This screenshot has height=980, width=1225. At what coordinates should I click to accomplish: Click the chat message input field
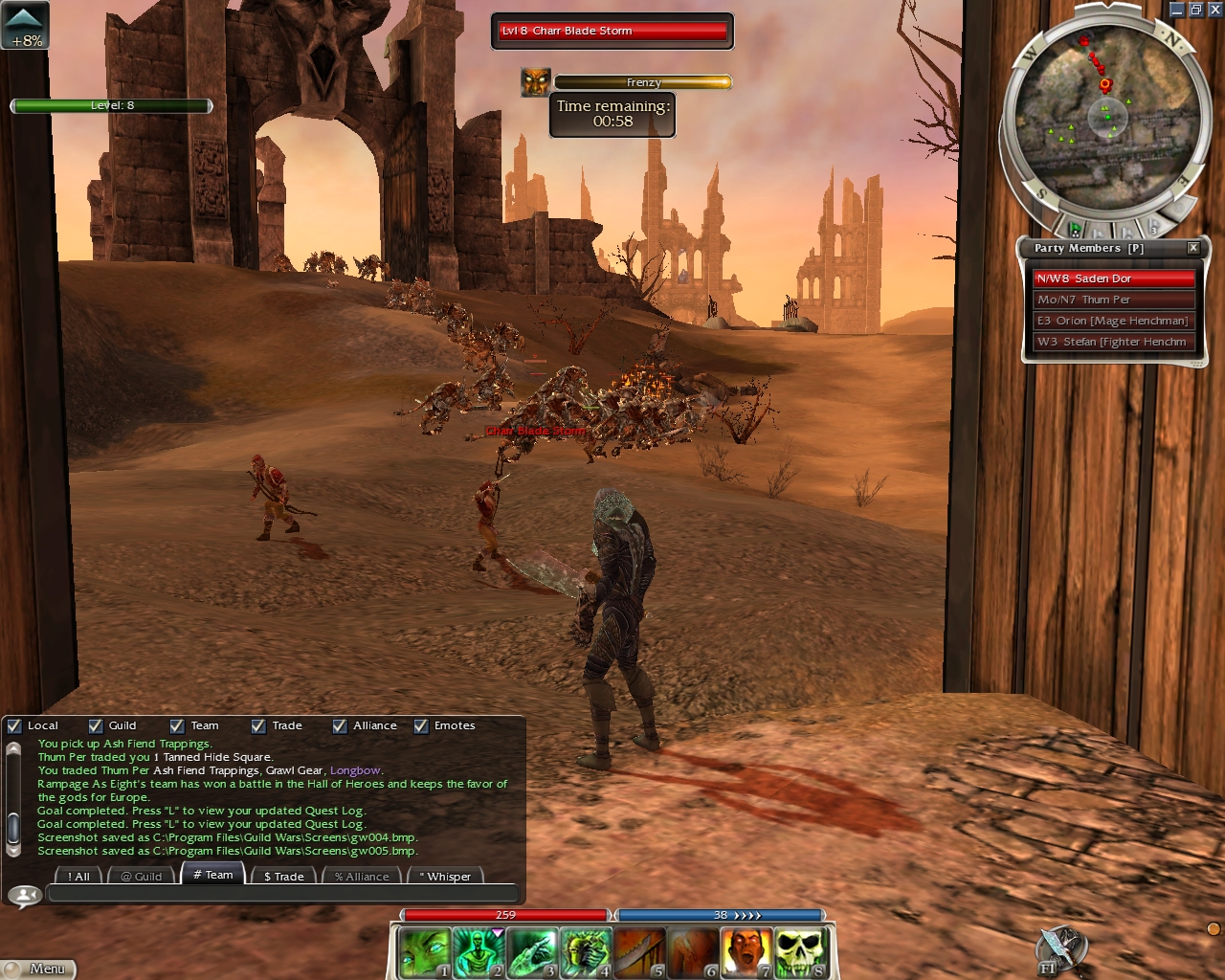point(282,894)
